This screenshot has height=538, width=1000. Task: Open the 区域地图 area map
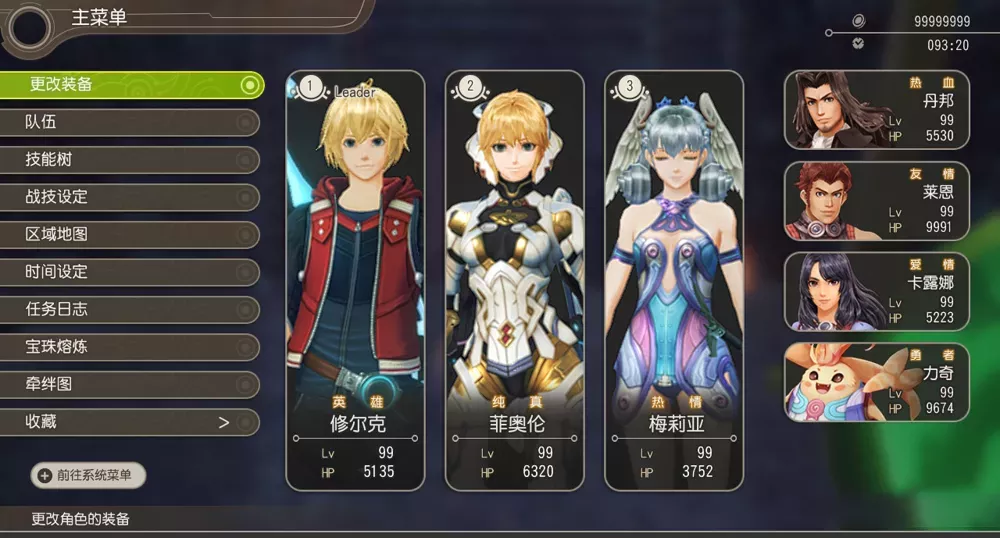click(x=130, y=235)
